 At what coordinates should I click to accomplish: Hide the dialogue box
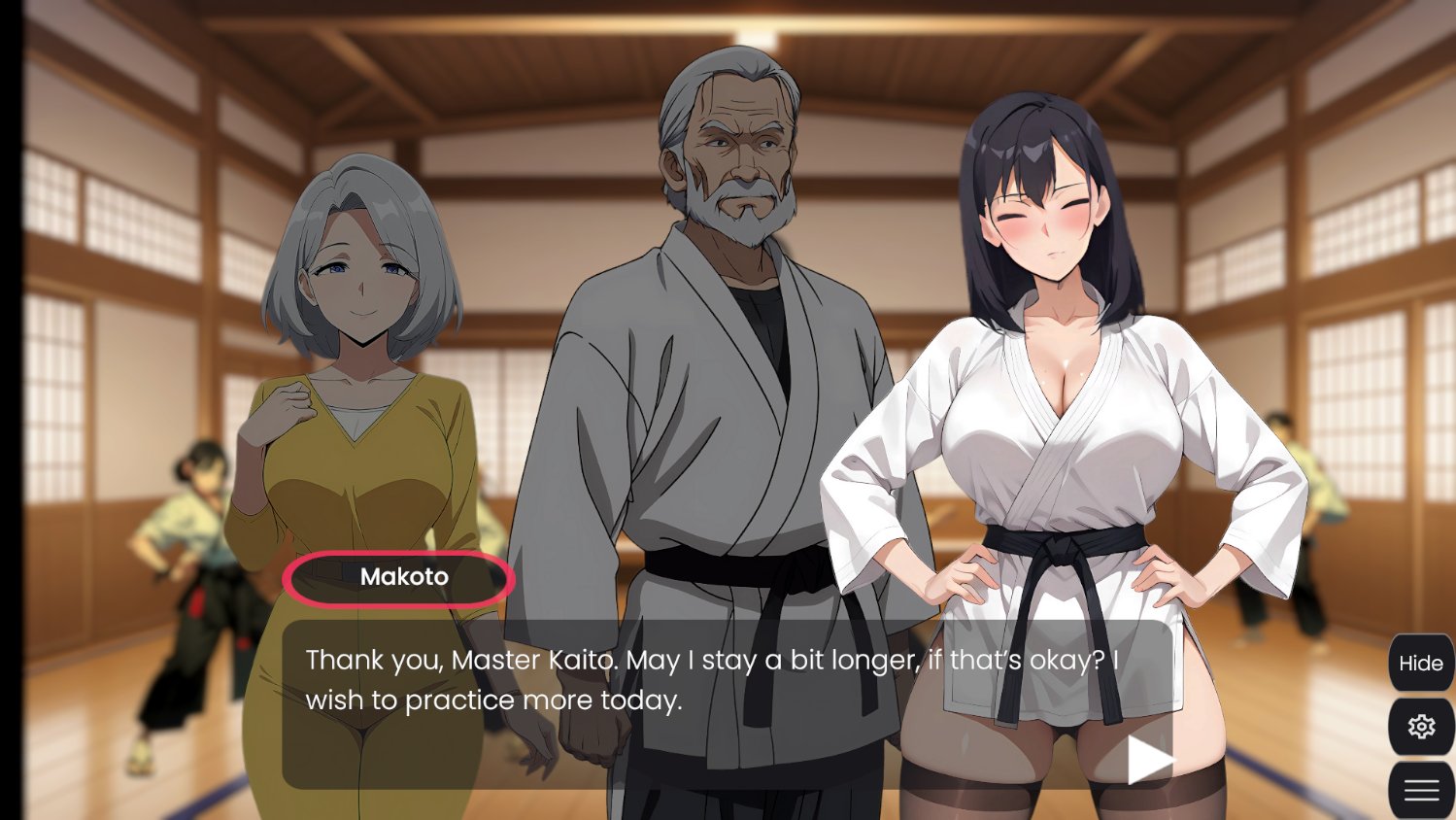pyautogui.click(x=1420, y=663)
